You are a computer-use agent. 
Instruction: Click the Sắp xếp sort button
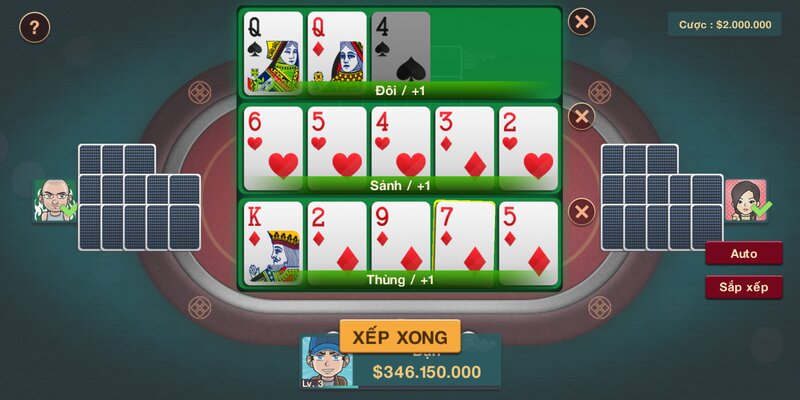(744, 288)
